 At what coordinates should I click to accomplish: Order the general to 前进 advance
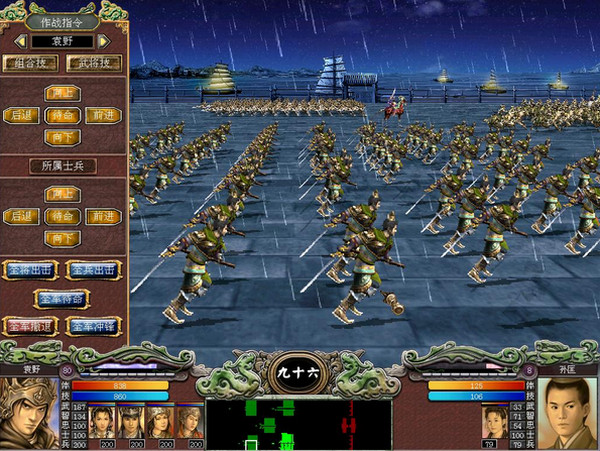[102, 115]
